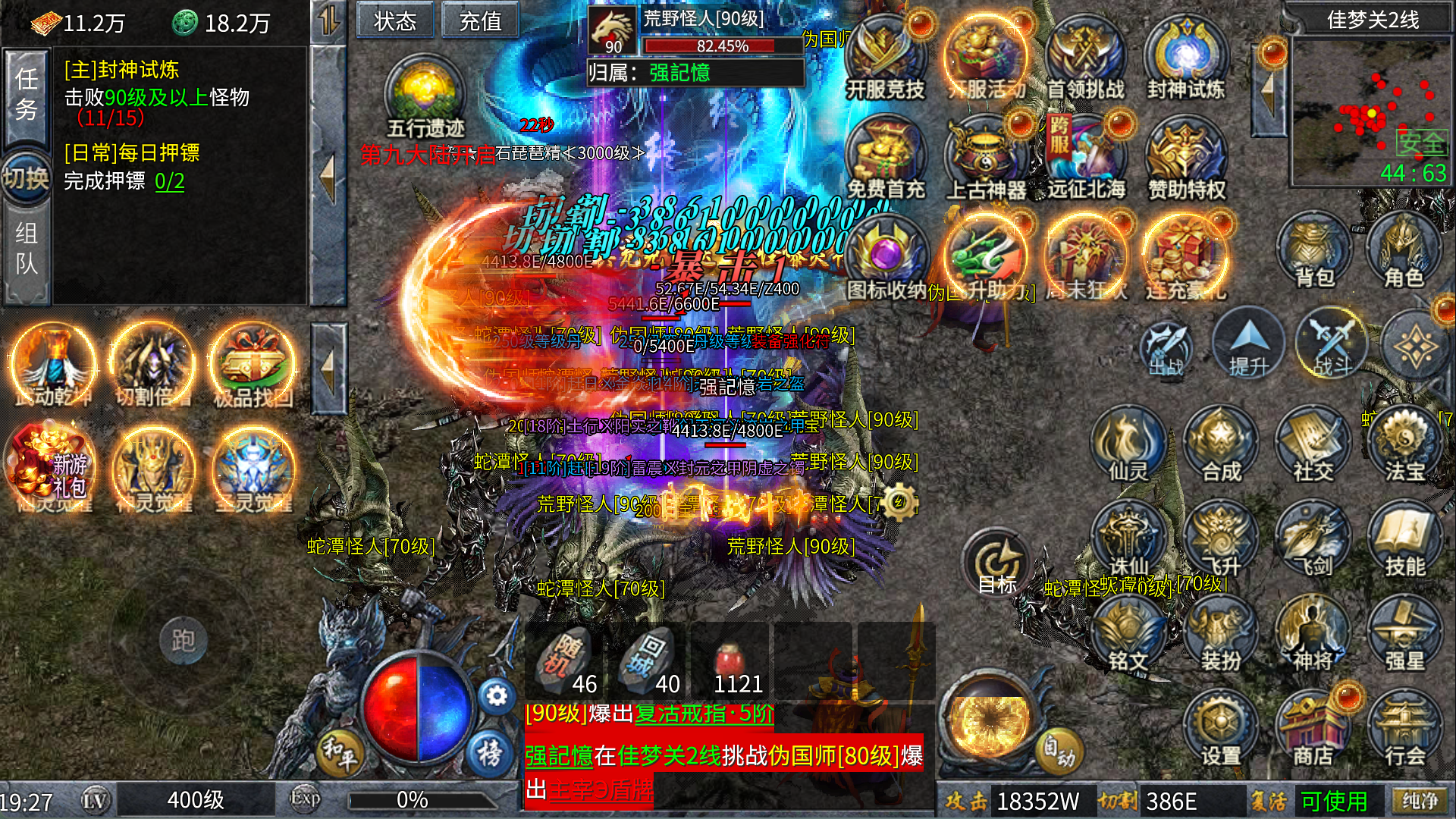Open the 技能 skills book icon
Image resolution: width=1456 pixels, height=819 pixels.
tap(1404, 538)
